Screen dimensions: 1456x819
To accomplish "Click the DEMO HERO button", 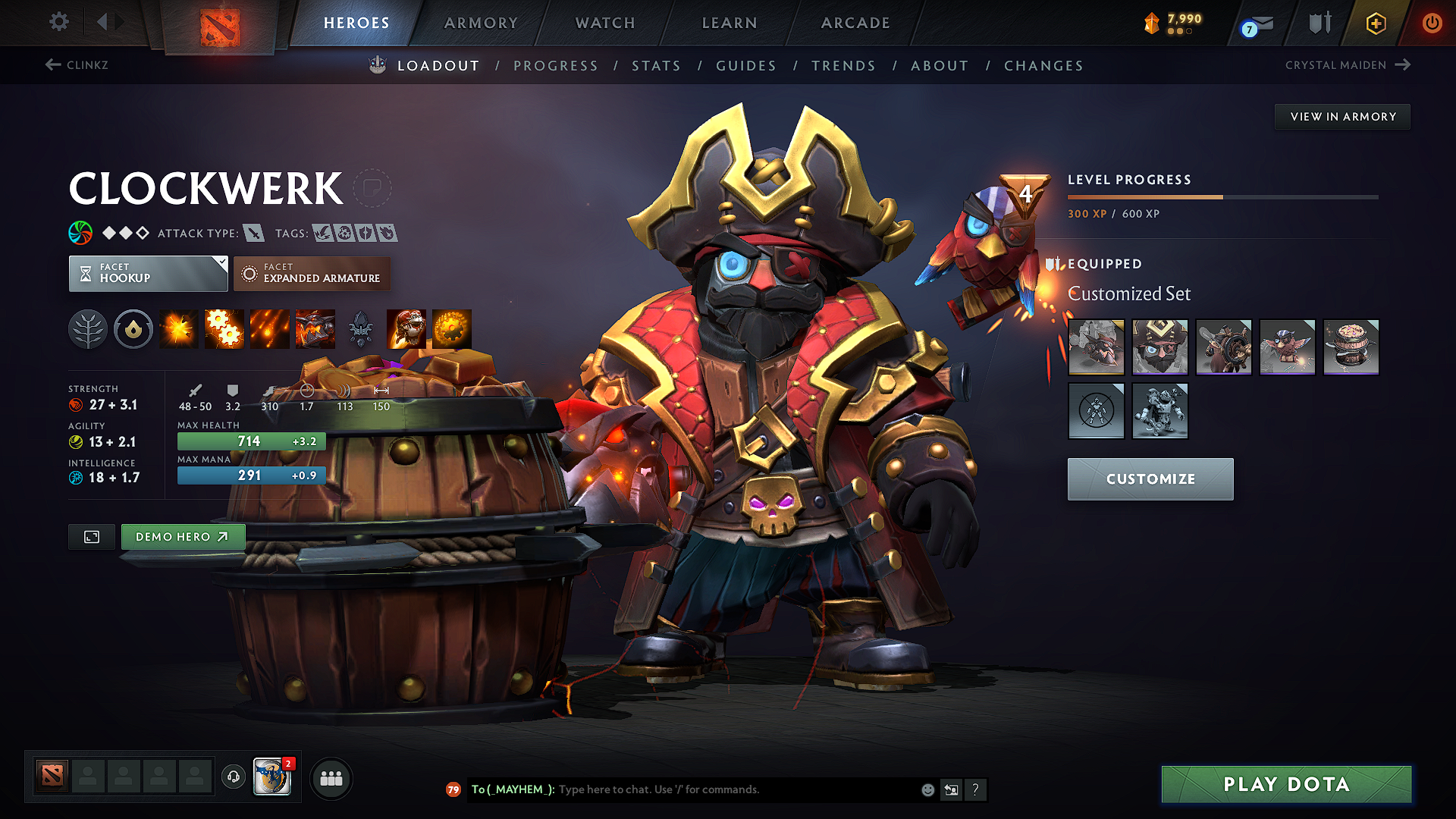I will click(x=182, y=536).
